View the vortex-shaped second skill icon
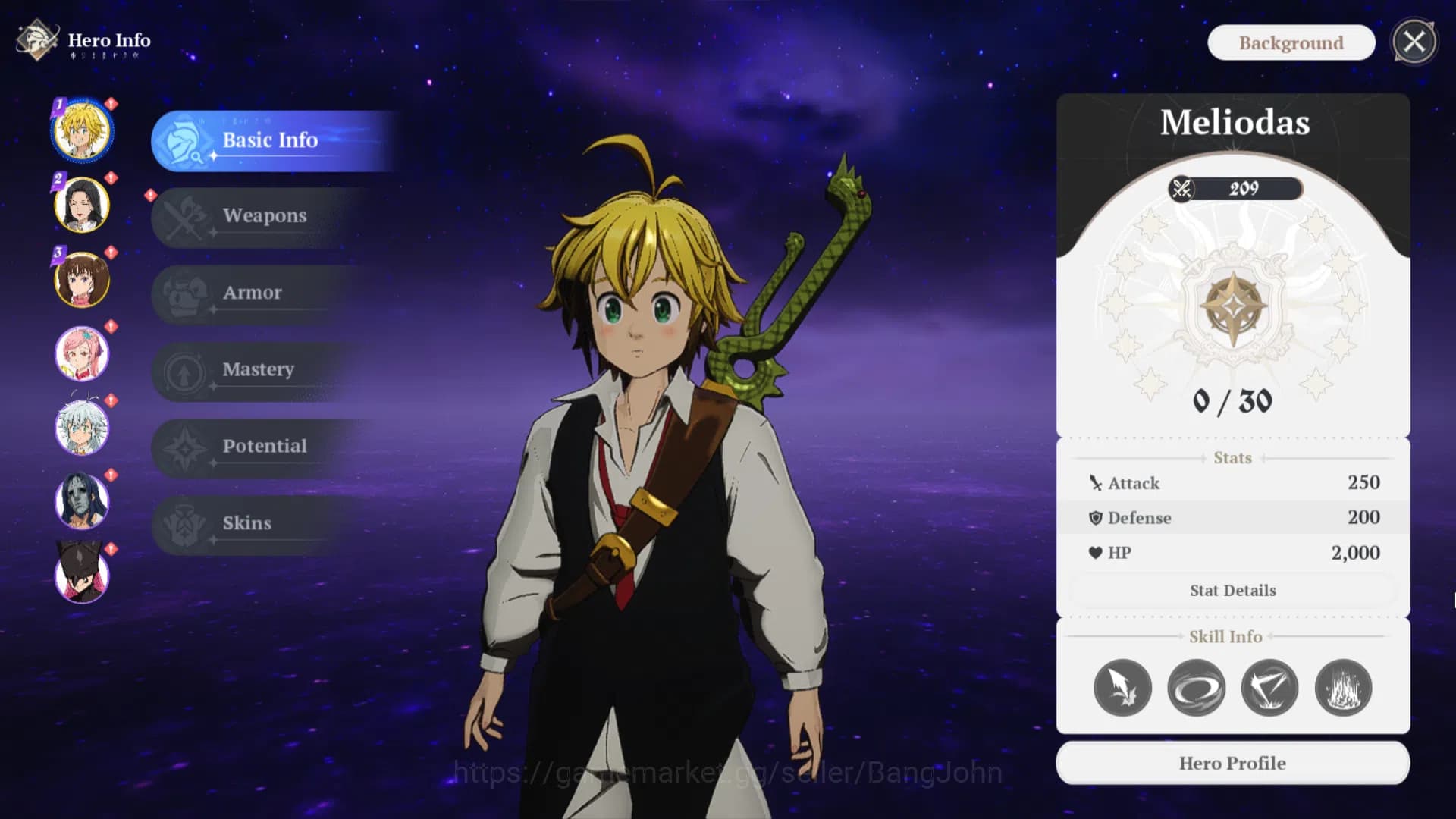Viewport: 1456px width, 819px height. click(1197, 687)
